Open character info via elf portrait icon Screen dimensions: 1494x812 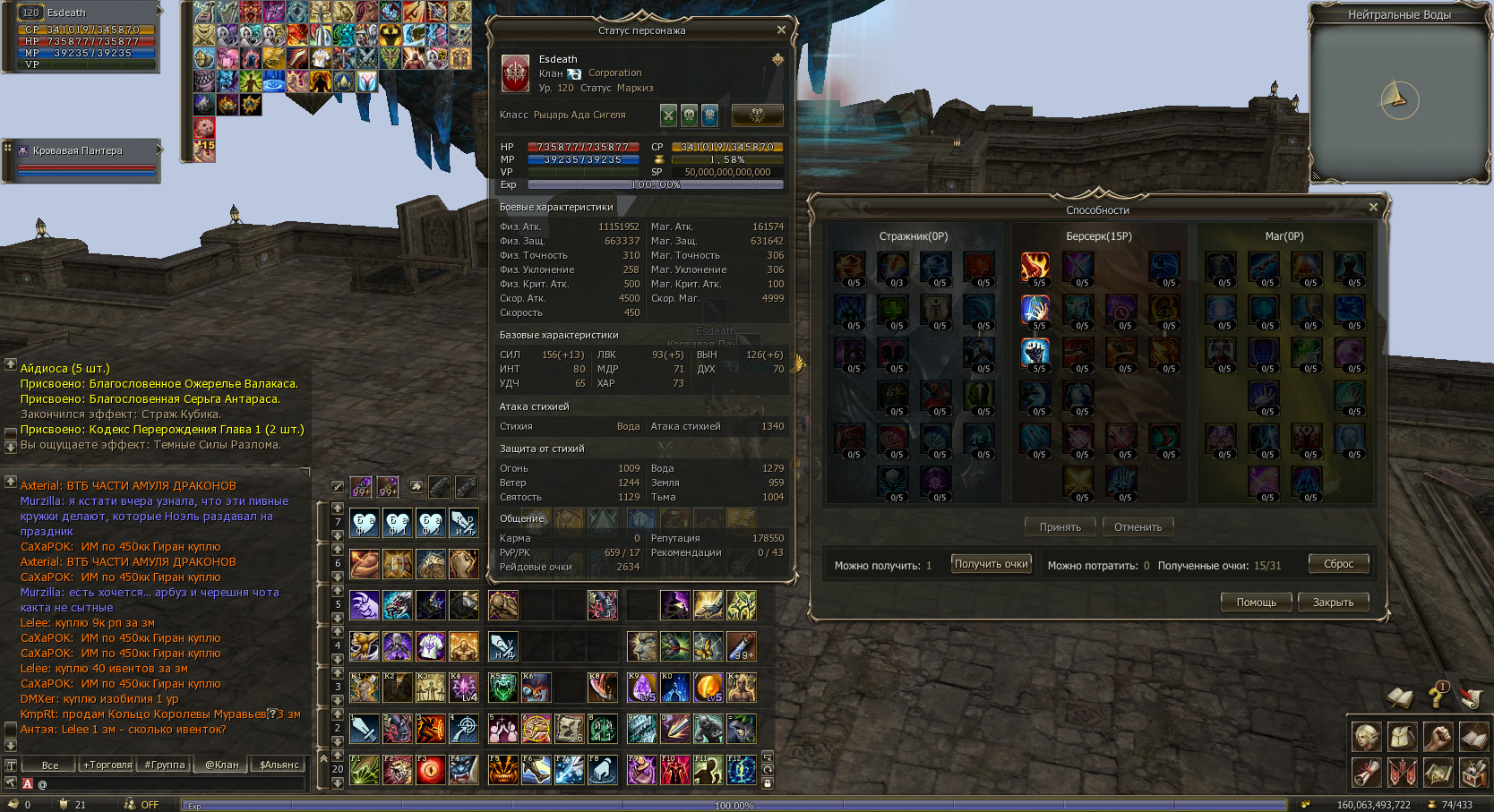click(x=1367, y=737)
